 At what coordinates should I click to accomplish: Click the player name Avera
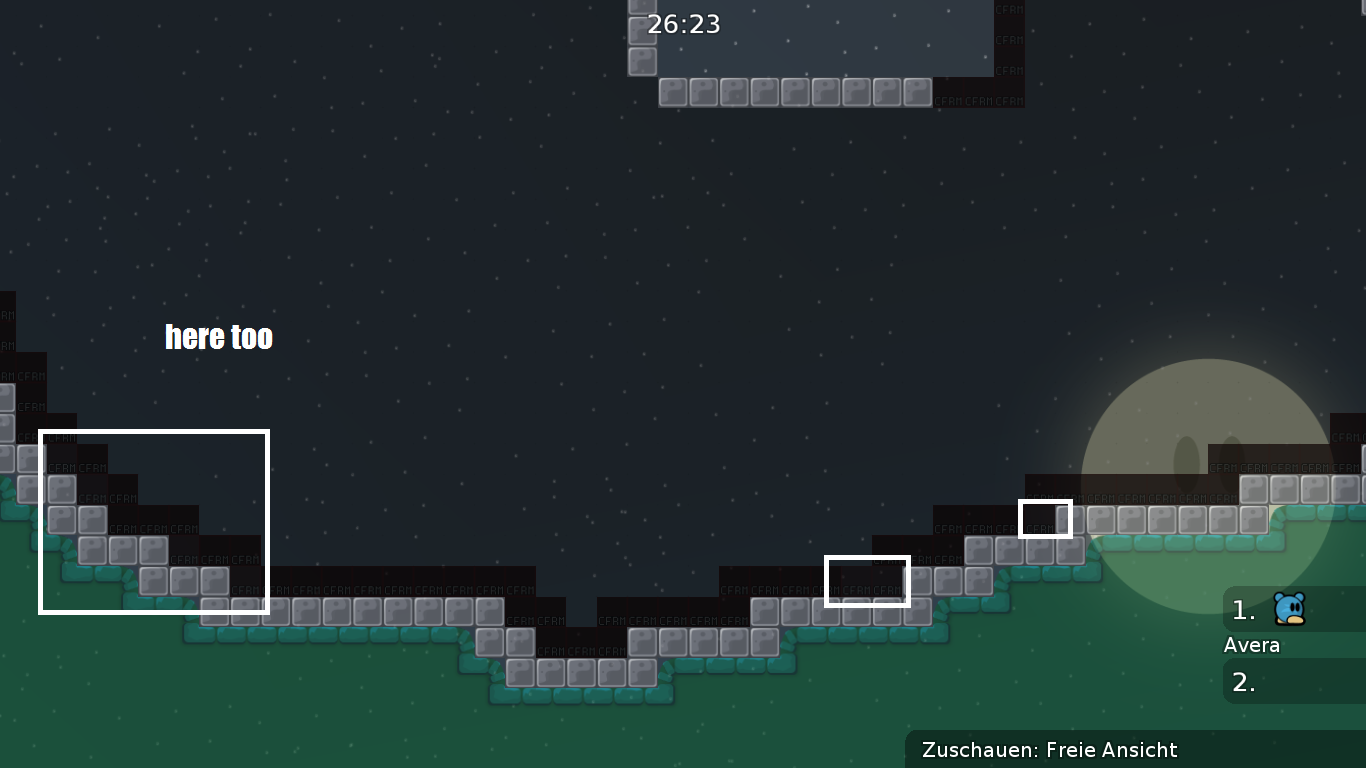point(1252,645)
